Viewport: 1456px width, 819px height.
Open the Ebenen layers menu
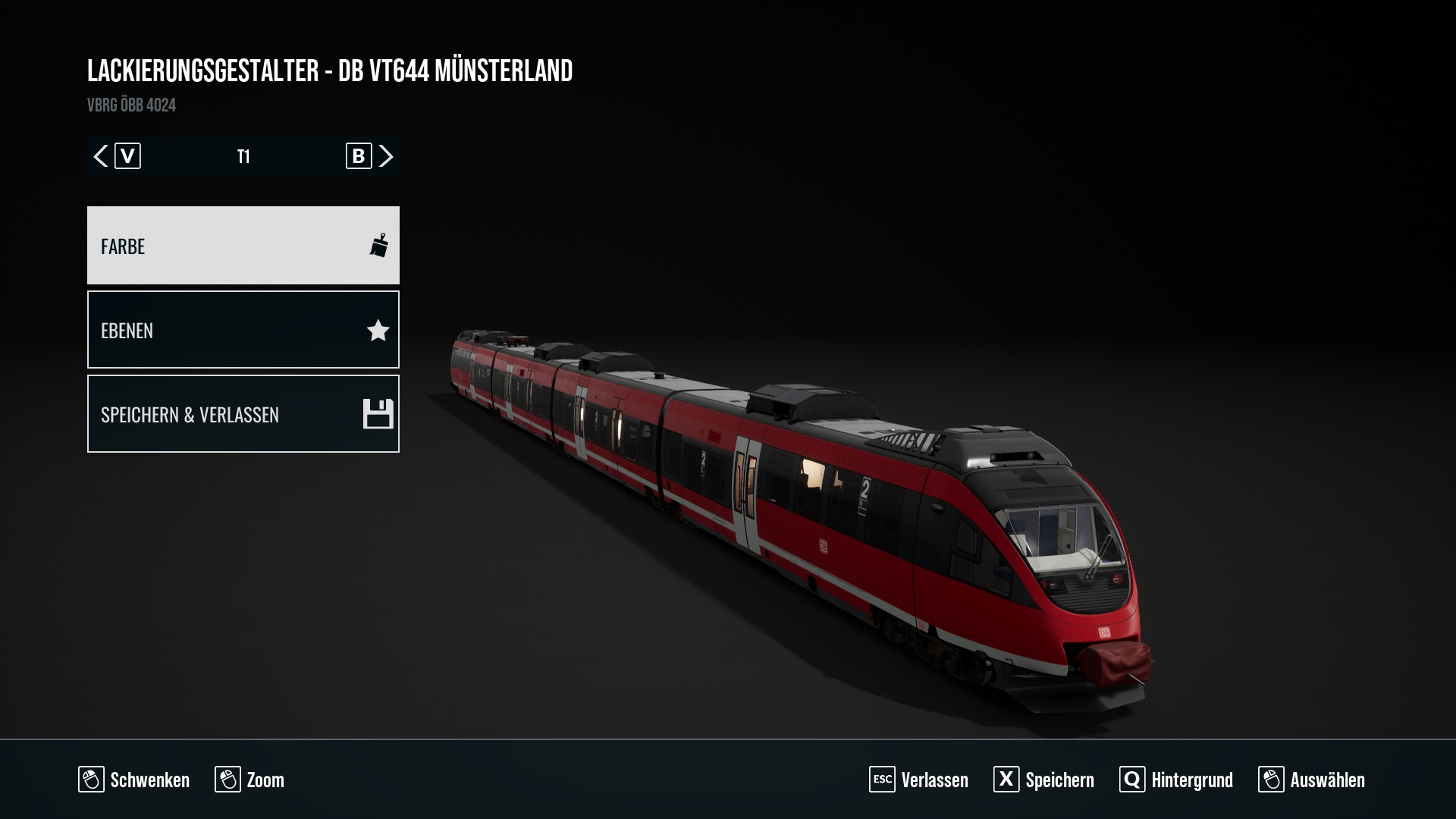click(243, 330)
